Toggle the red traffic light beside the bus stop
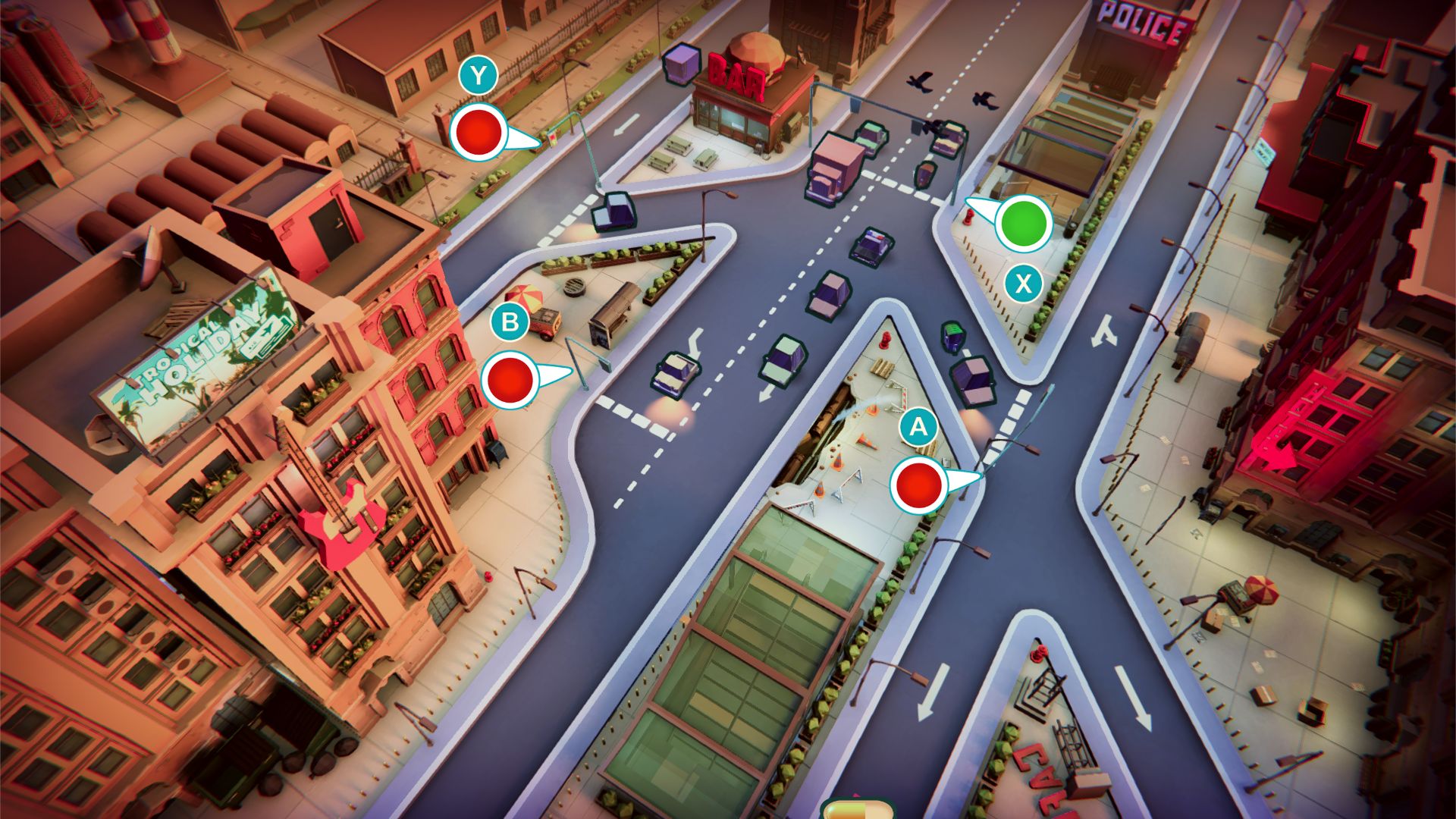This screenshot has height=819, width=1456. coord(510,379)
